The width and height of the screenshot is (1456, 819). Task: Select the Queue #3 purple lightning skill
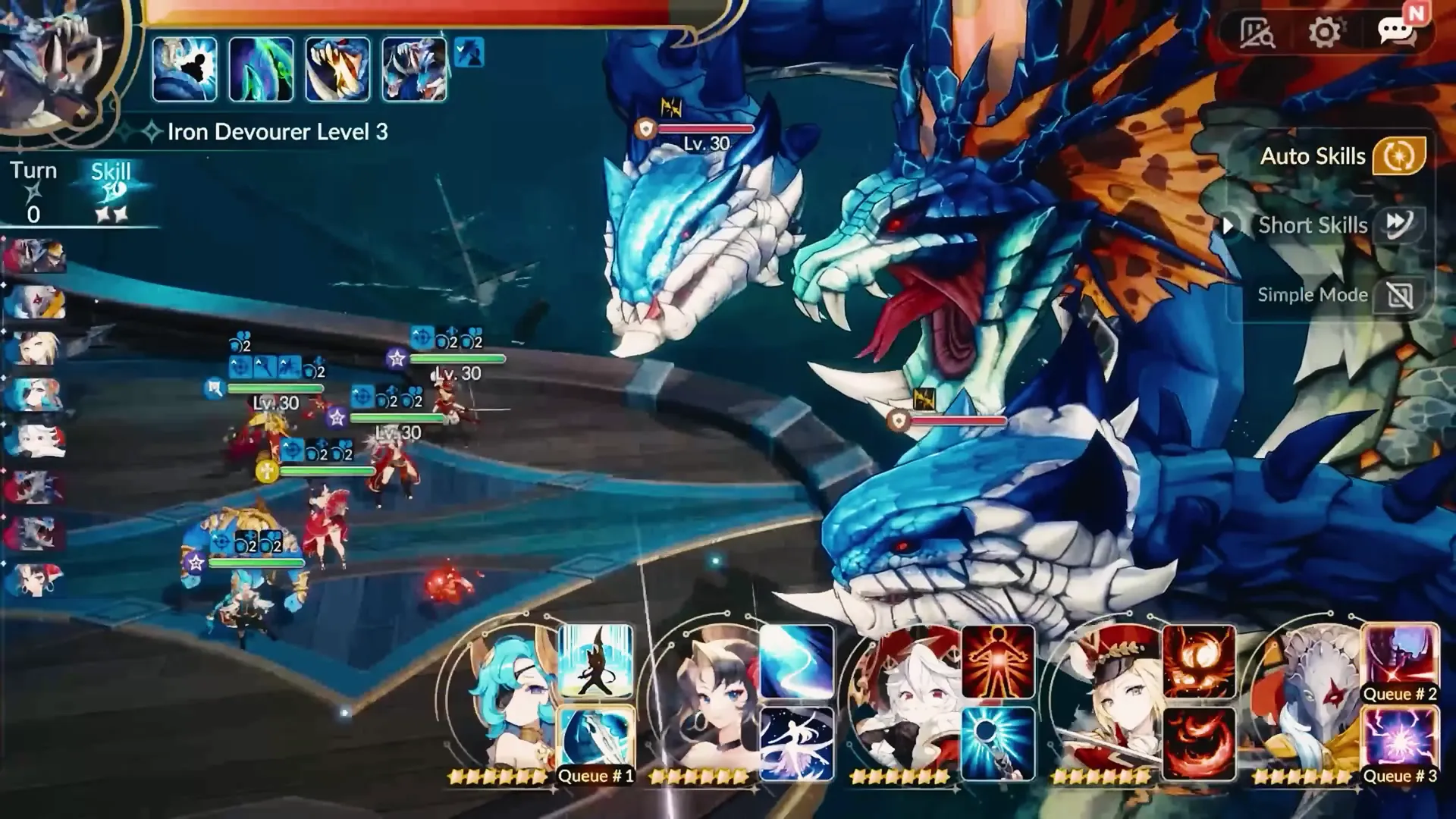1400,743
